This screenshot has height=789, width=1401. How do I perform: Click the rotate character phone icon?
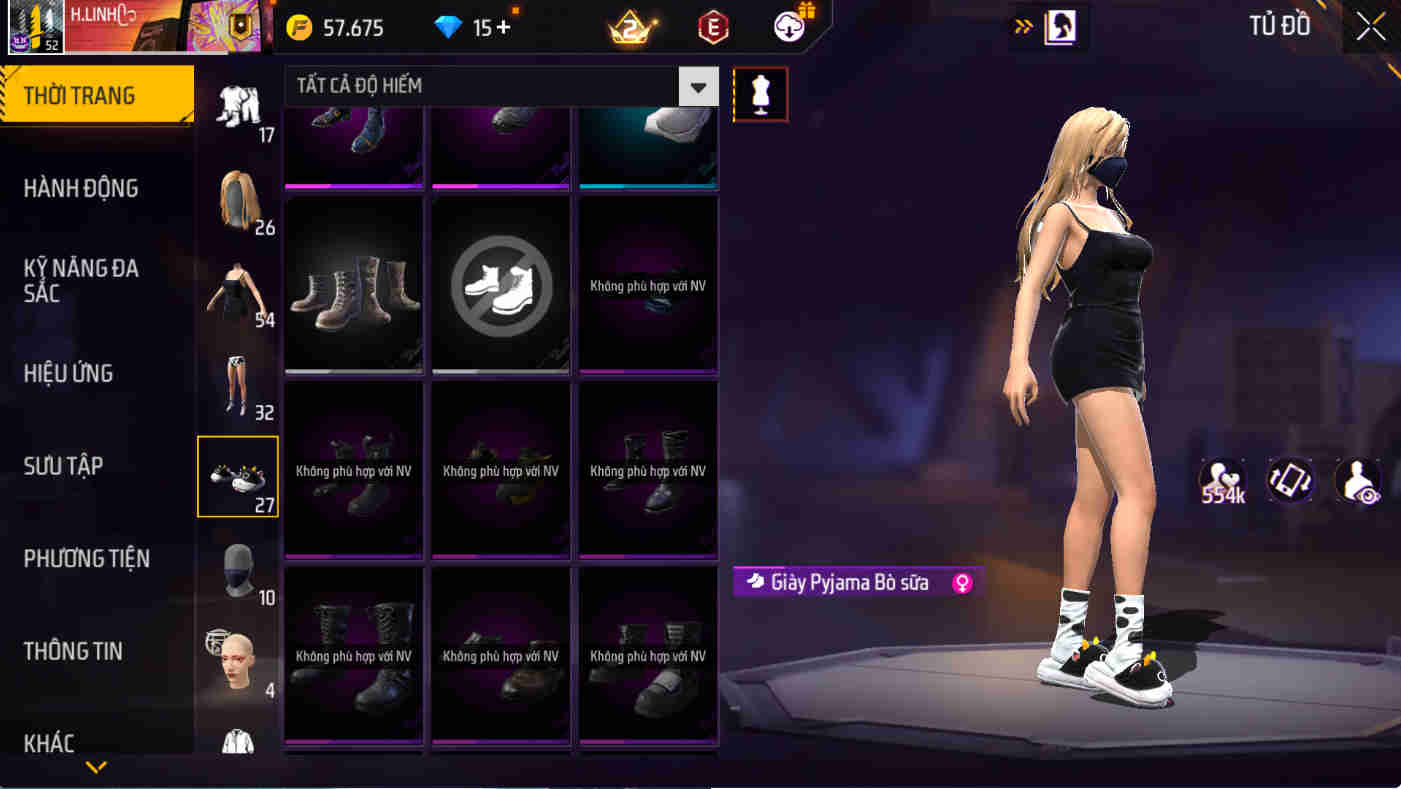click(x=1289, y=481)
